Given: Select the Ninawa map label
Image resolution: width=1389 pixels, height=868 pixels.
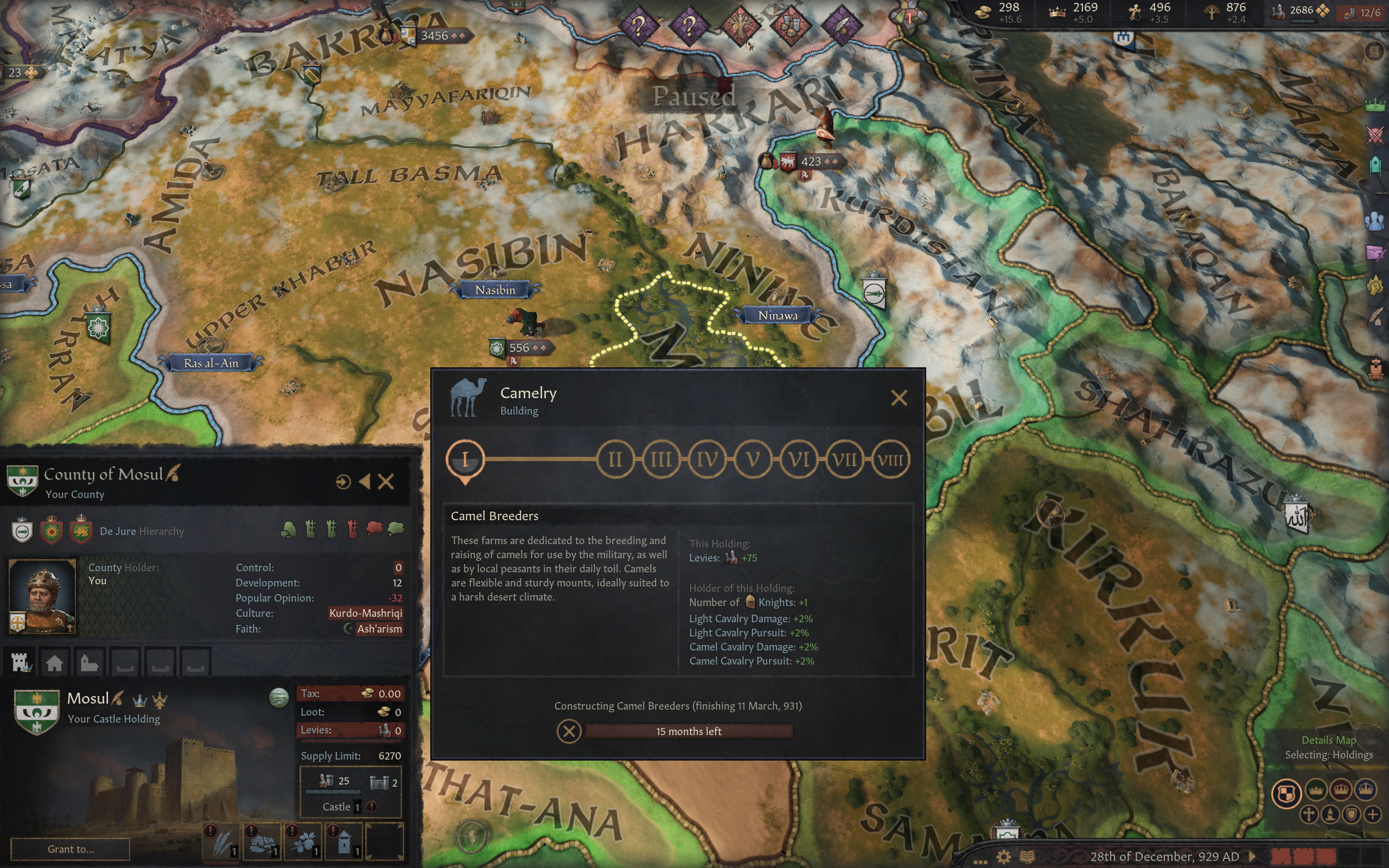Looking at the screenshot, I should coord(778,315).
